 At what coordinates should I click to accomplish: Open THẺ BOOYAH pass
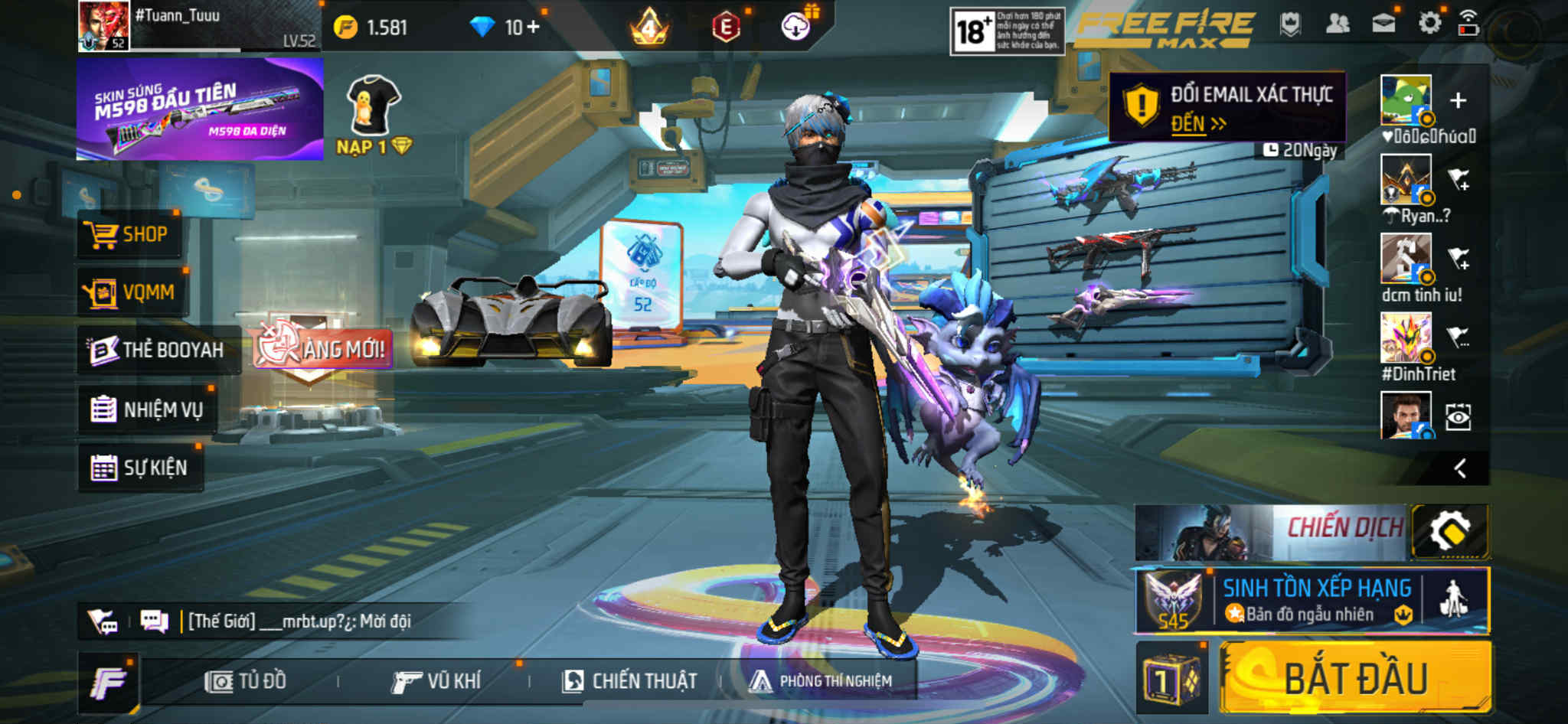coord(158,351)
